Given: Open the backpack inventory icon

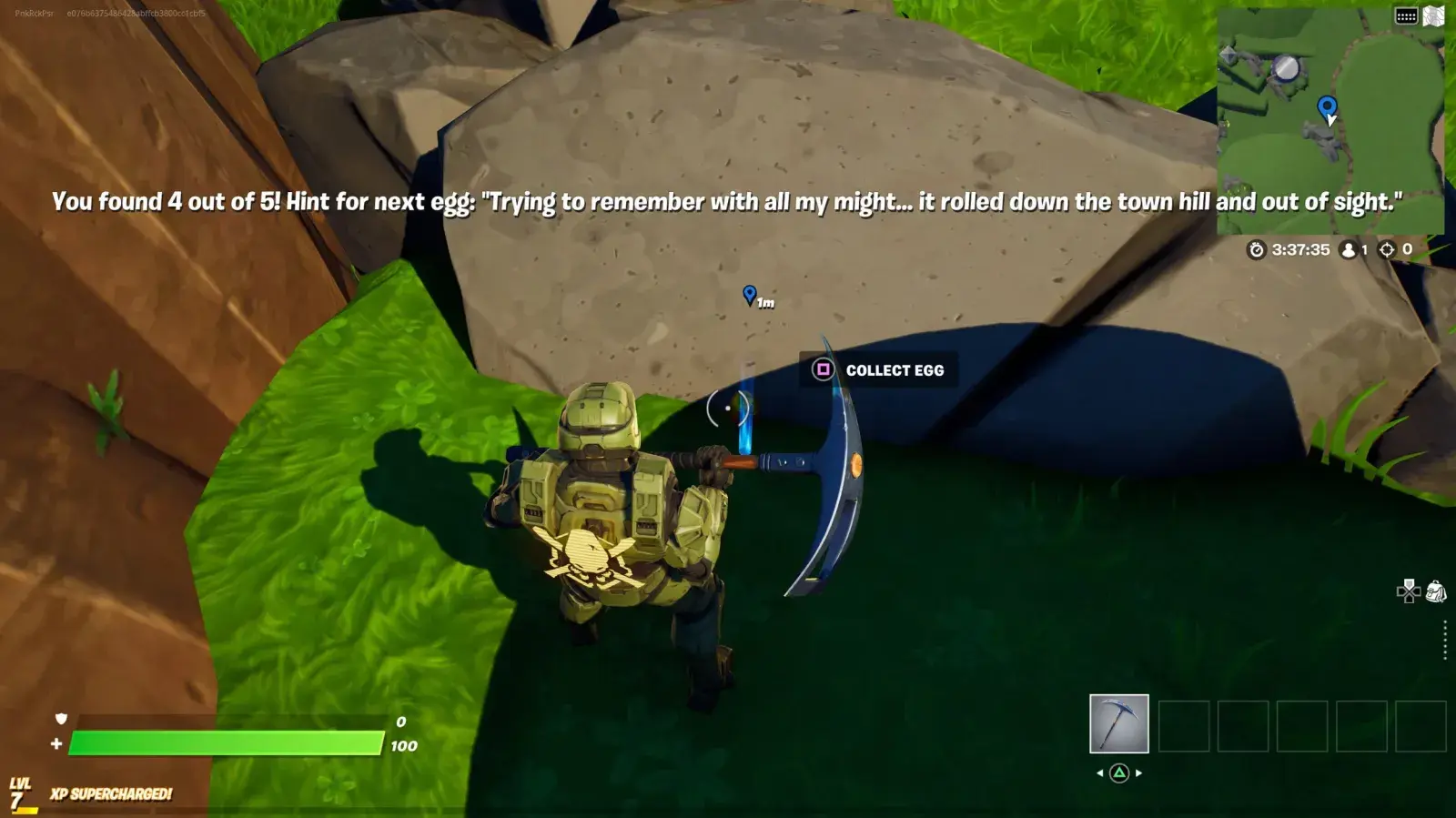Looking at the screenshot, I should pos(1436,592).
